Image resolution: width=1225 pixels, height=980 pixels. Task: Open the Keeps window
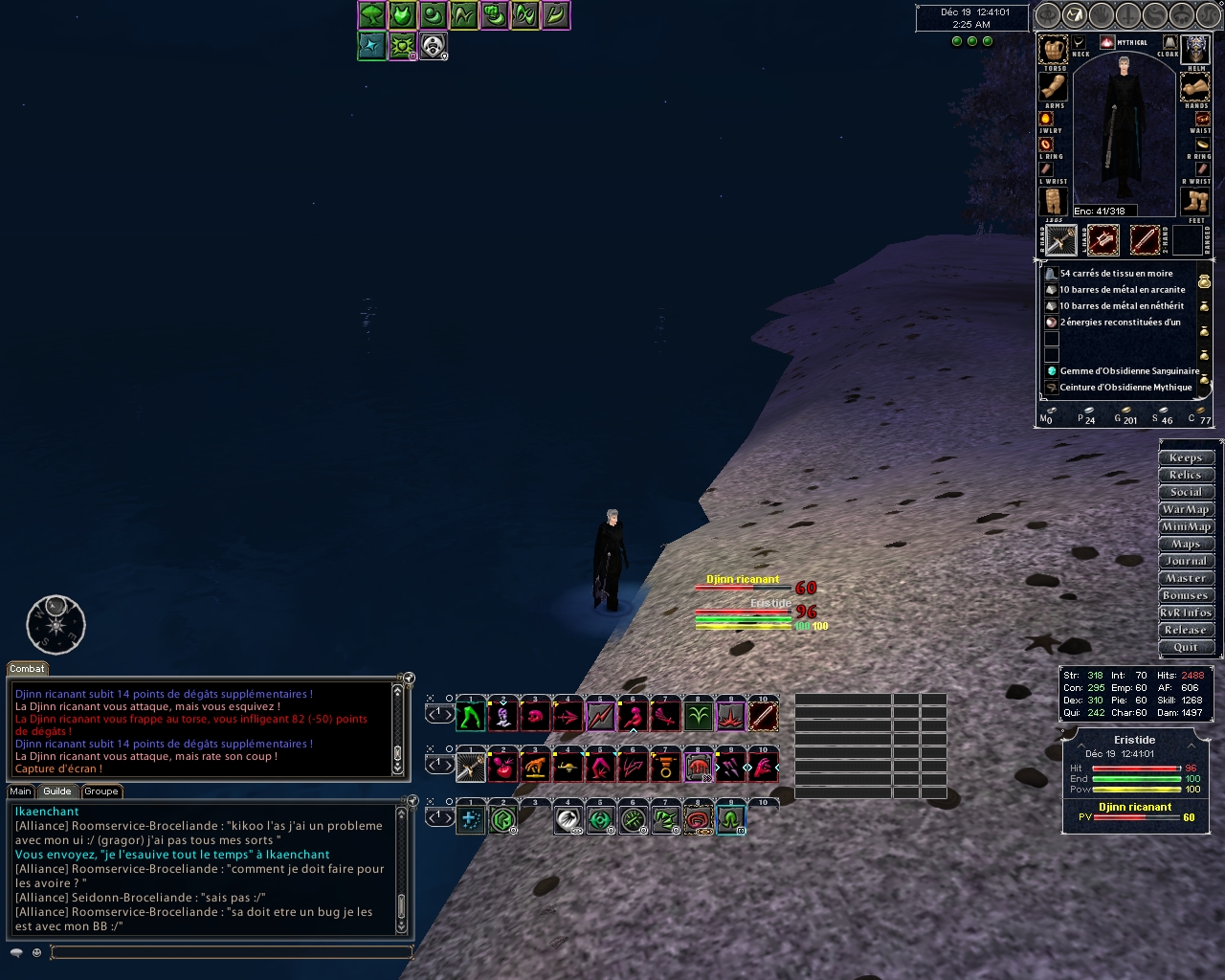(x=1186, y=457)
